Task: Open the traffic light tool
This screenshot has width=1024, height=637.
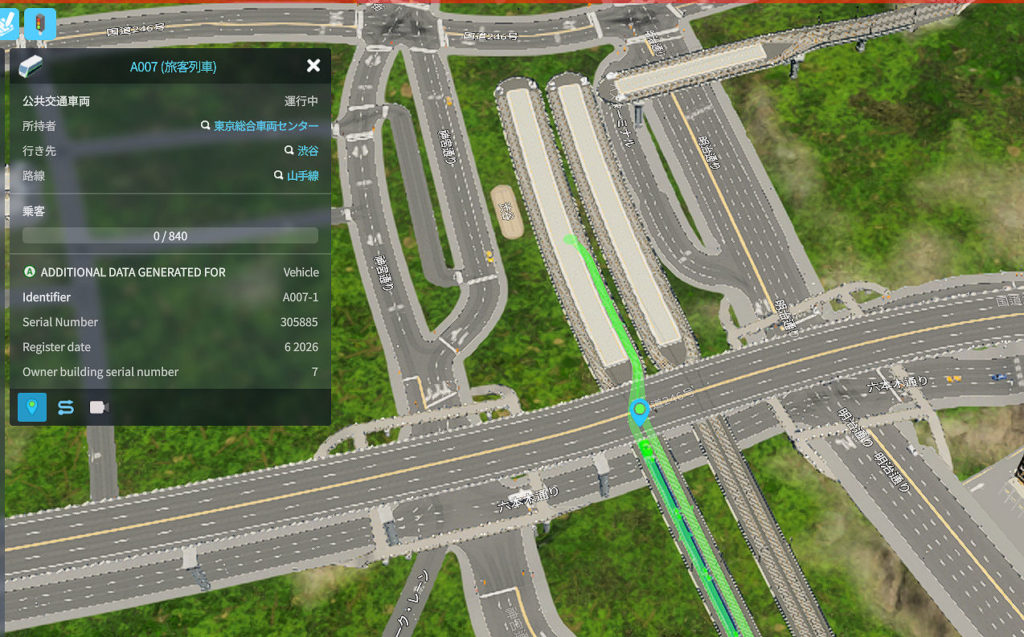Action: (40, 23)
